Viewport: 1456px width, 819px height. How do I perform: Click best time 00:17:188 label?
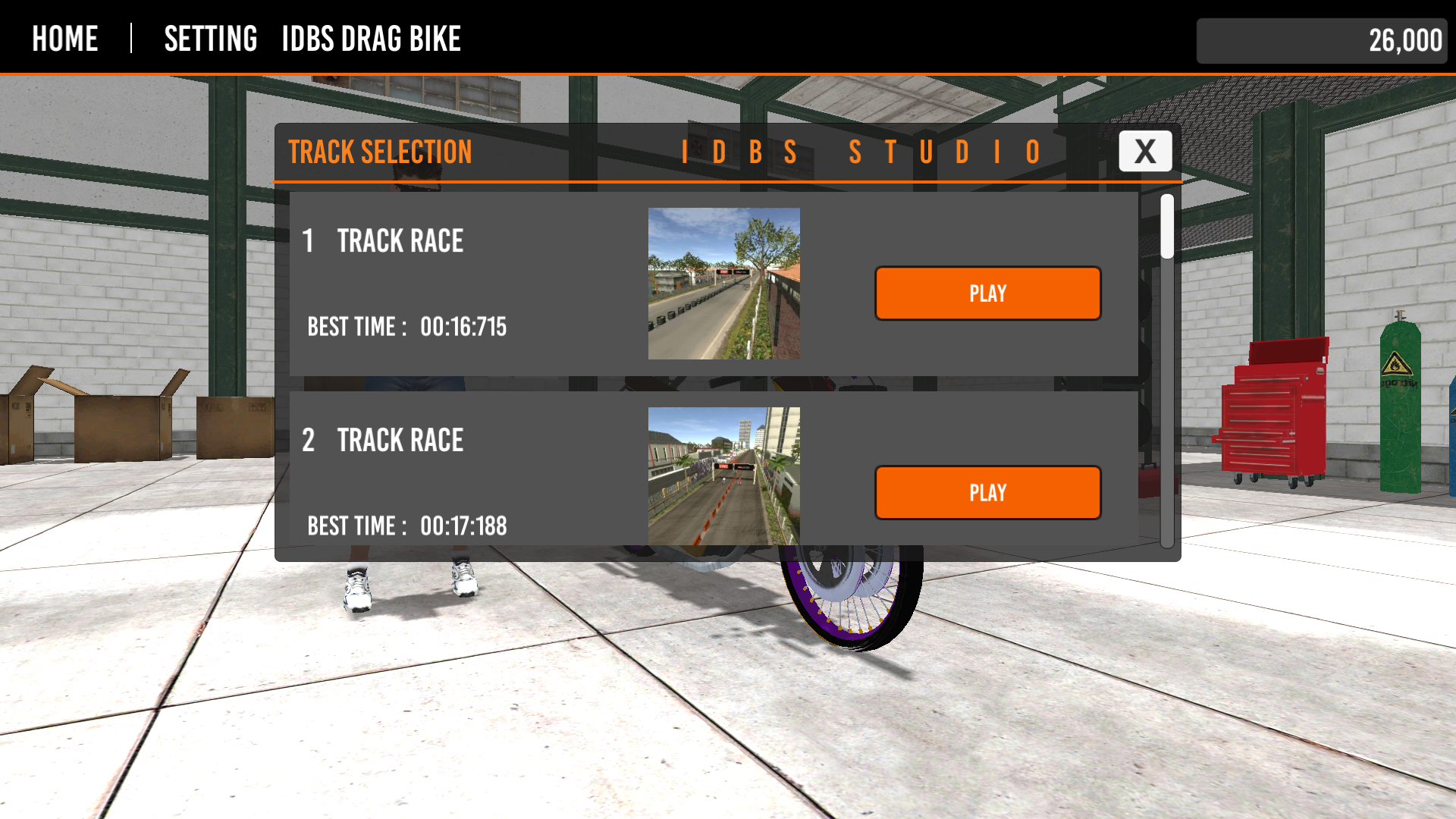[x=406, y=526]
